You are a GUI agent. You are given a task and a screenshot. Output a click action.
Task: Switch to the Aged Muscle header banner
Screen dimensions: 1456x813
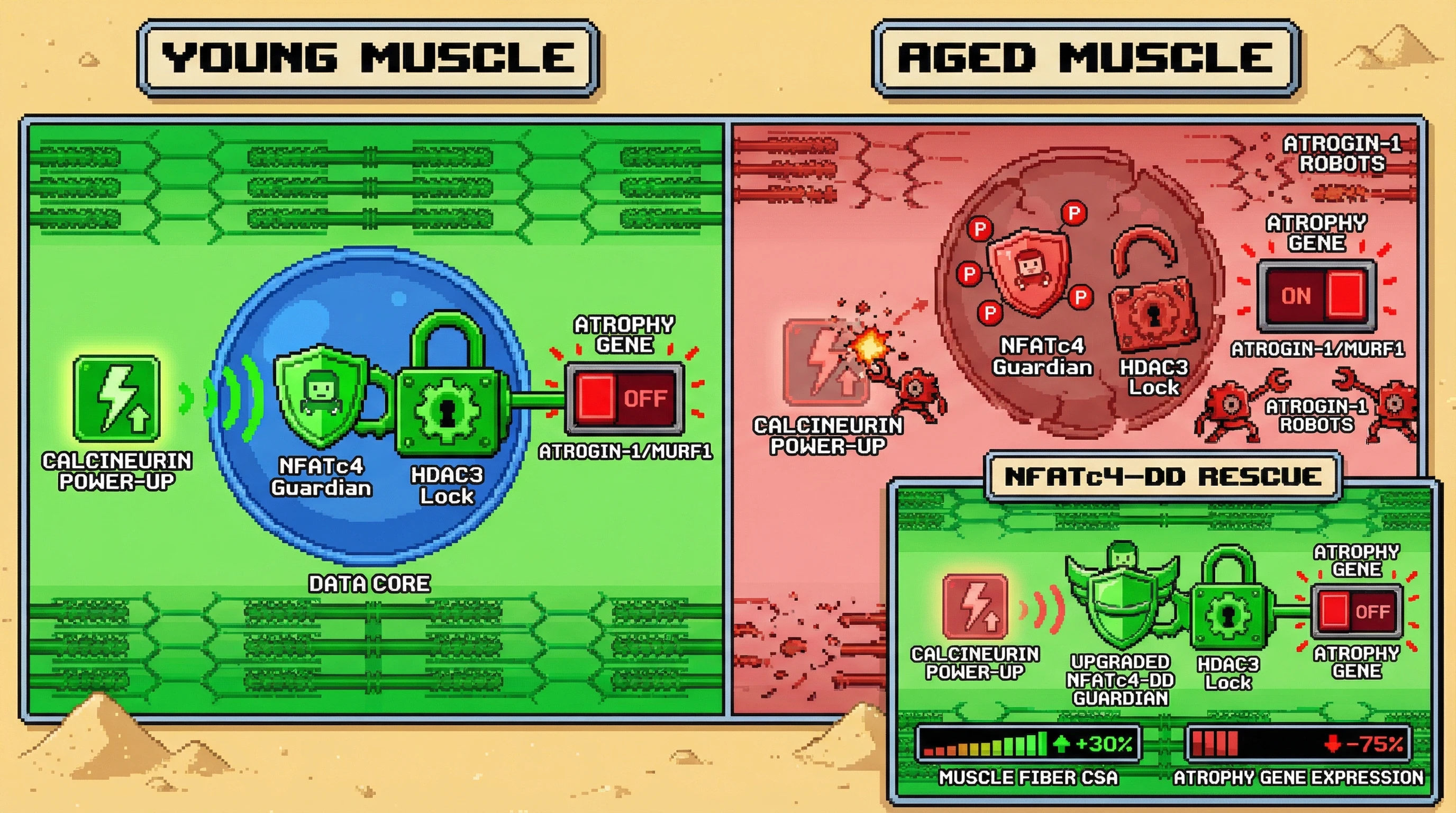point(1086,58)
